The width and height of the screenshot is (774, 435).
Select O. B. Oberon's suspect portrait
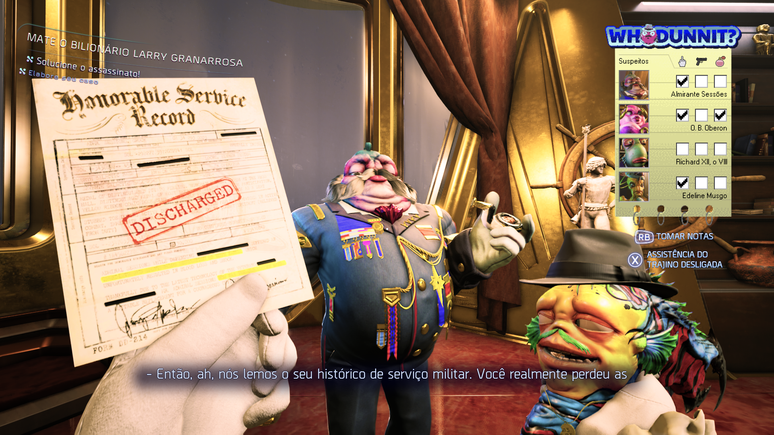pyautogui.click(x=634, y=118)
